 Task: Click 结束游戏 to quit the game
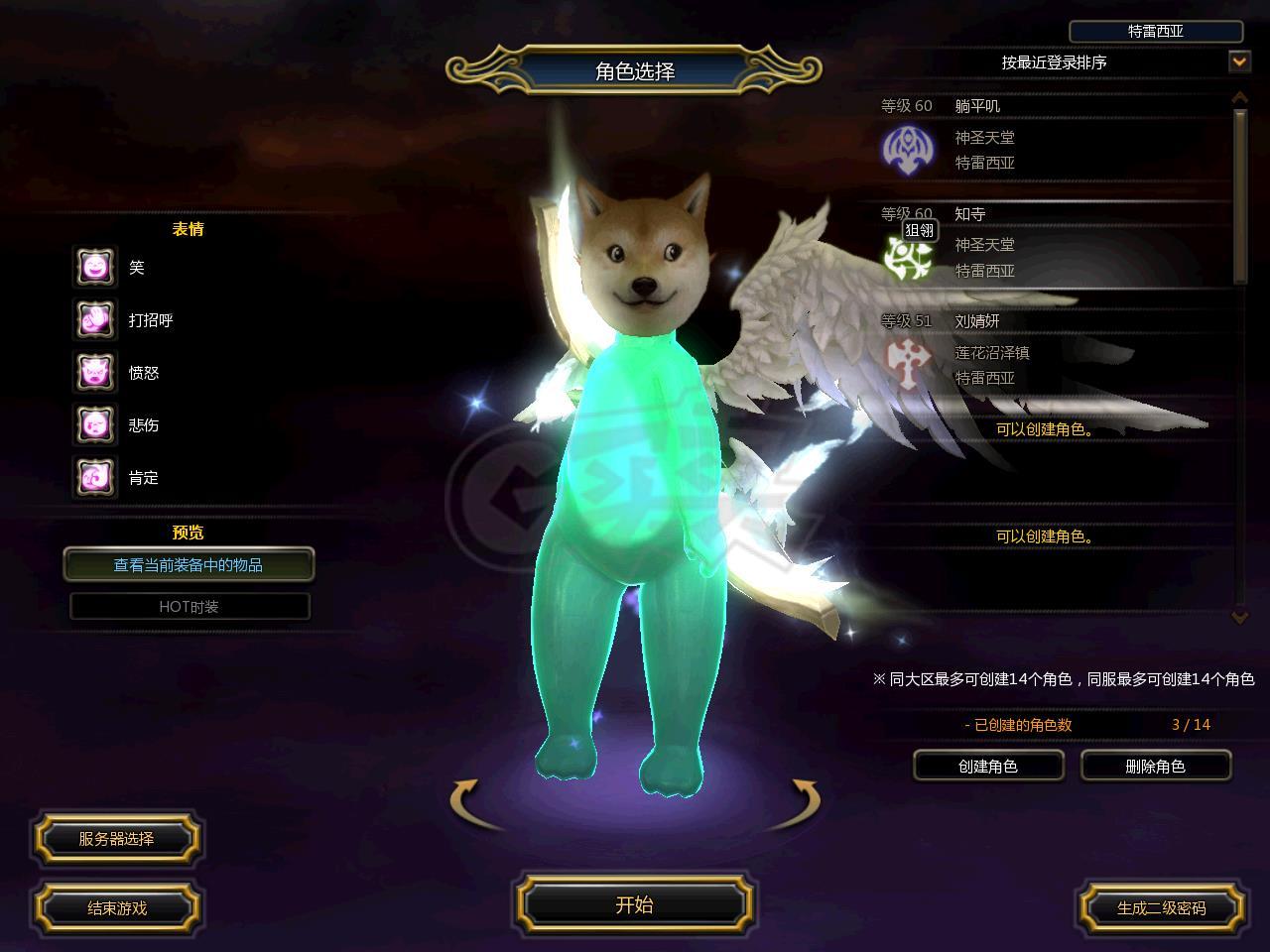click(x=117, y=907)
